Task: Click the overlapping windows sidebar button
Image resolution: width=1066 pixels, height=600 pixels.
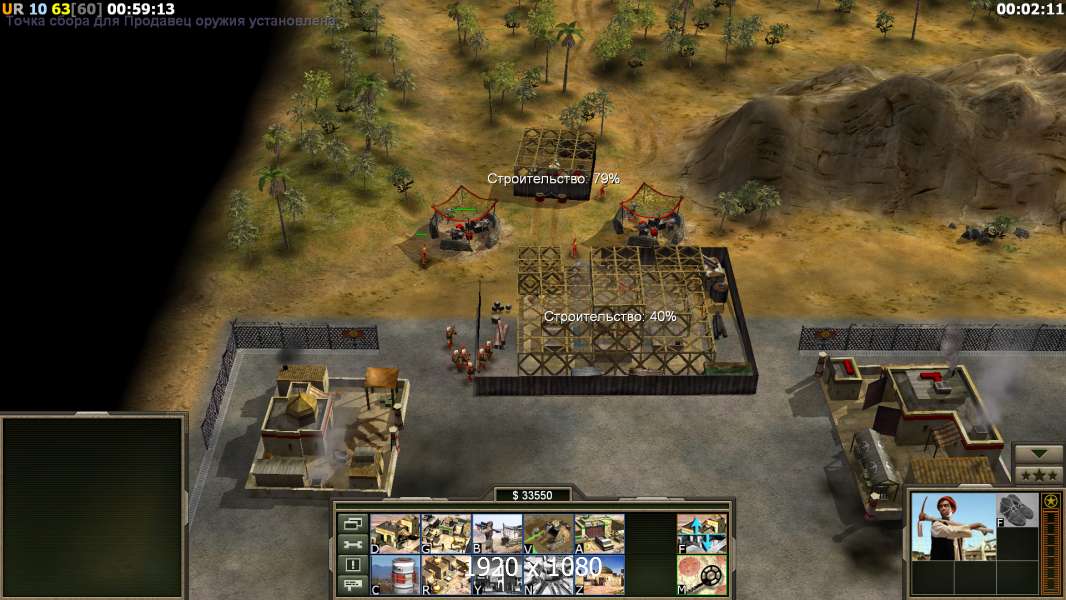Action: 351,523
